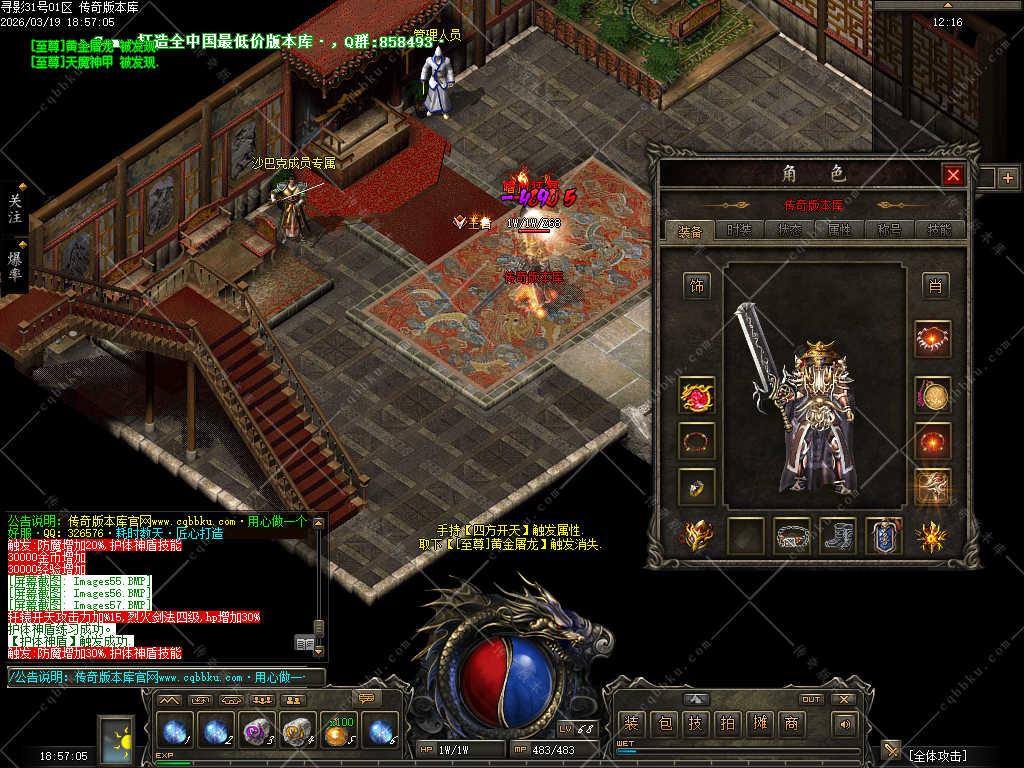This screenshot has width=1024, height=768.
Task: Open the 拍 auction button
Action: click(x=727, y=724)
